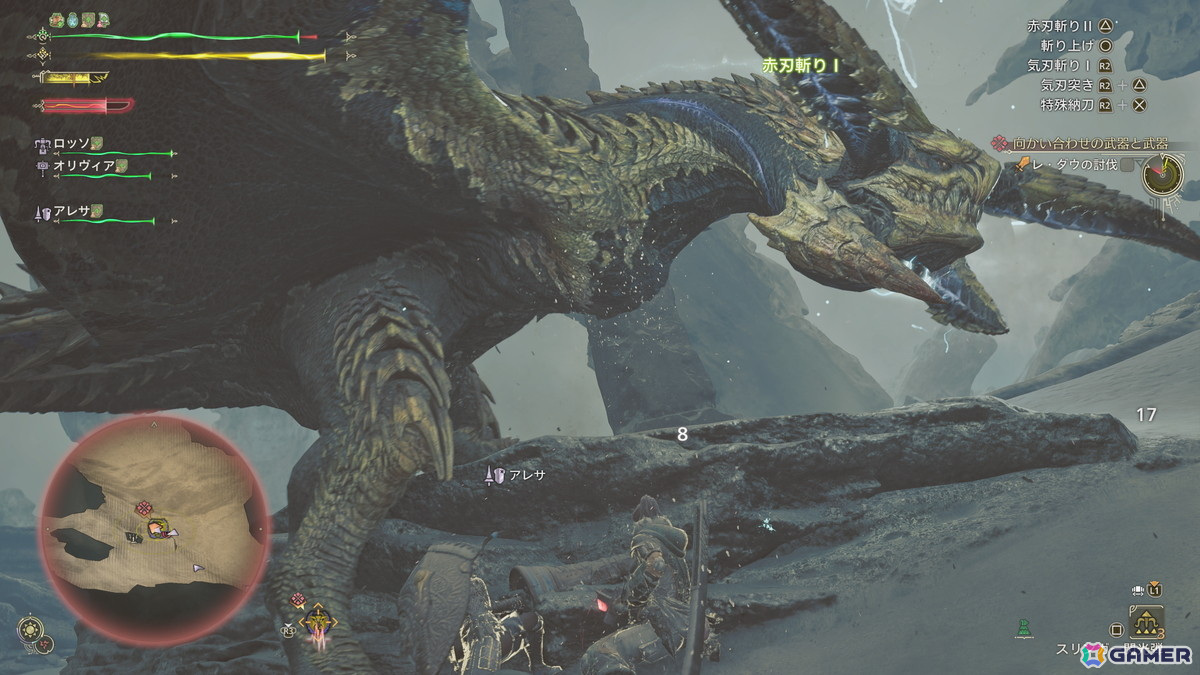Select the first status buff icon

(x=56, y=19)
